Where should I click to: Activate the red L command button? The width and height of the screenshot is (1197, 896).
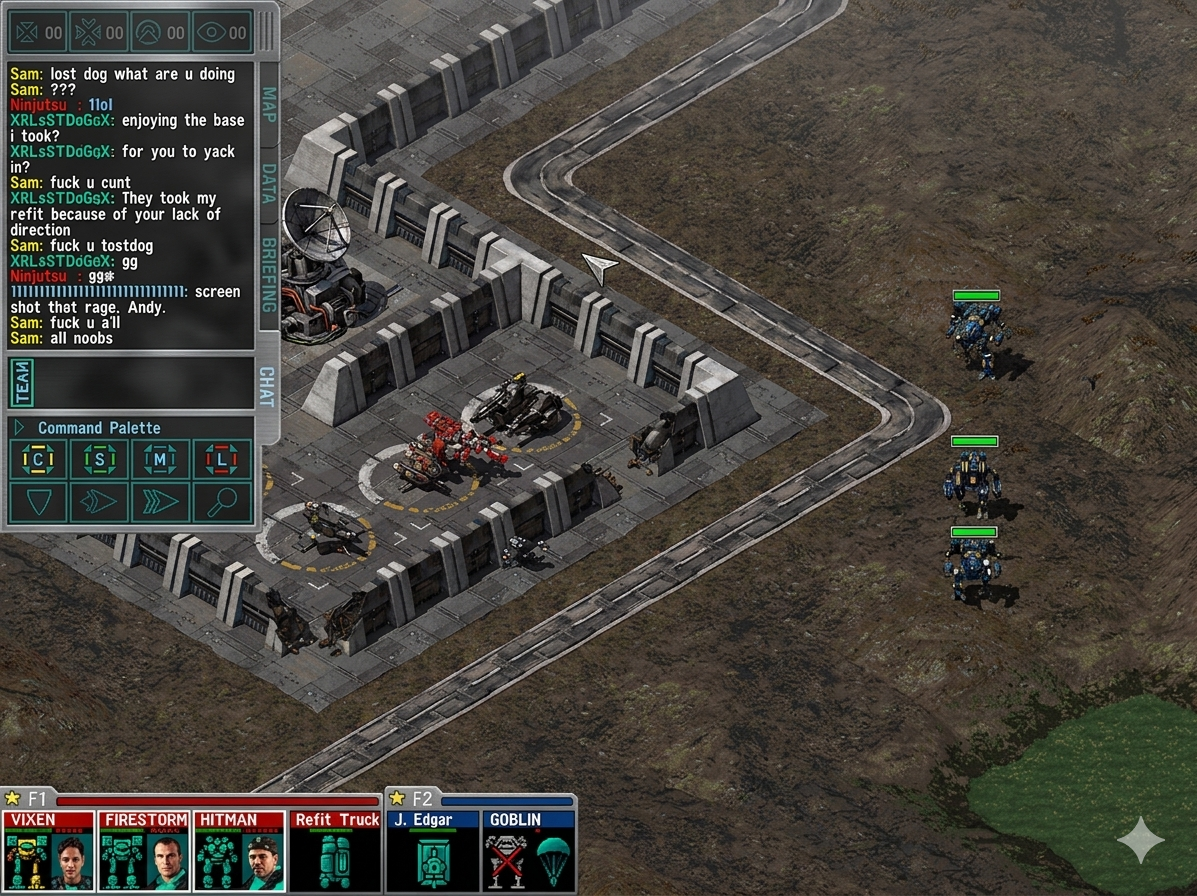221,460
